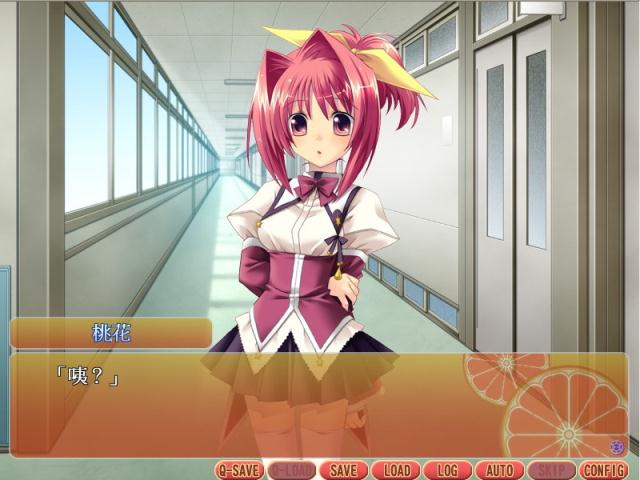640x480 pixels.
Task: Open the LOAD menu
Action: (395, 470)
